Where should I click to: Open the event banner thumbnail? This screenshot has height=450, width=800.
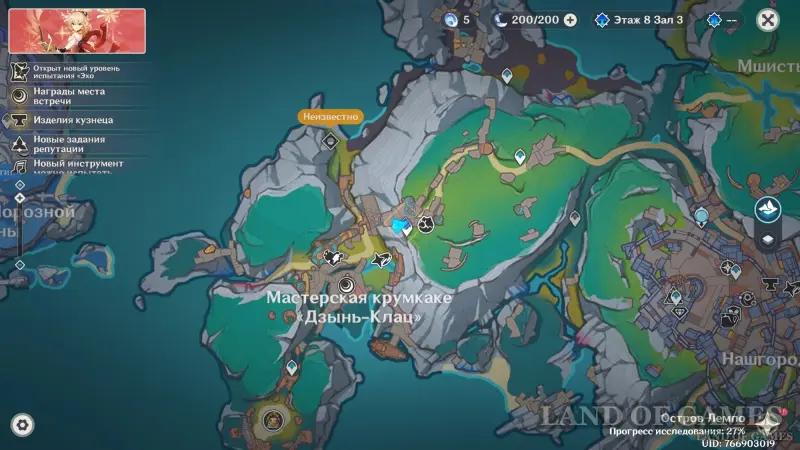pyautogui.click(x=77, y=31)
